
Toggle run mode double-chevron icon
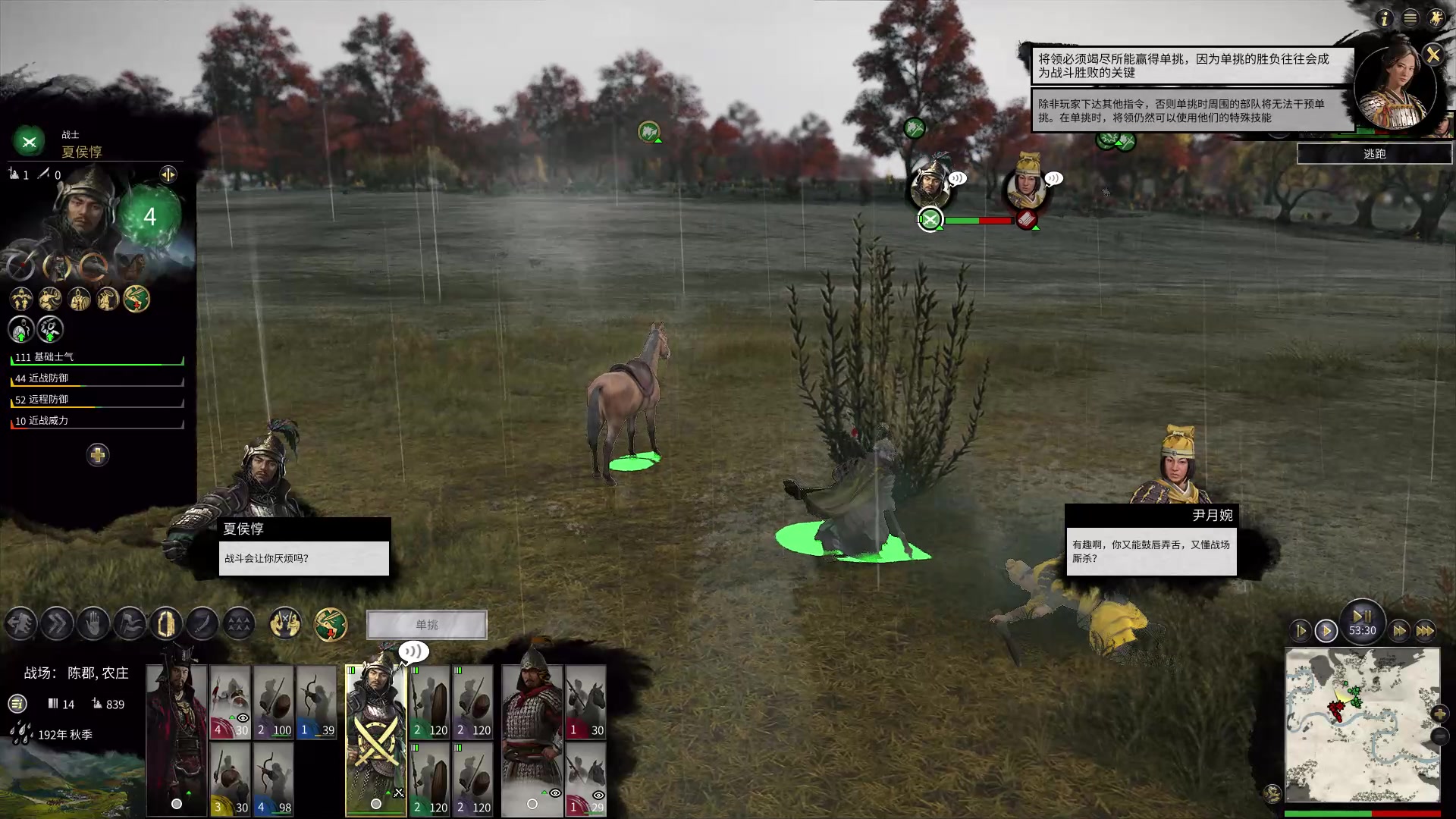click(57, 624)
